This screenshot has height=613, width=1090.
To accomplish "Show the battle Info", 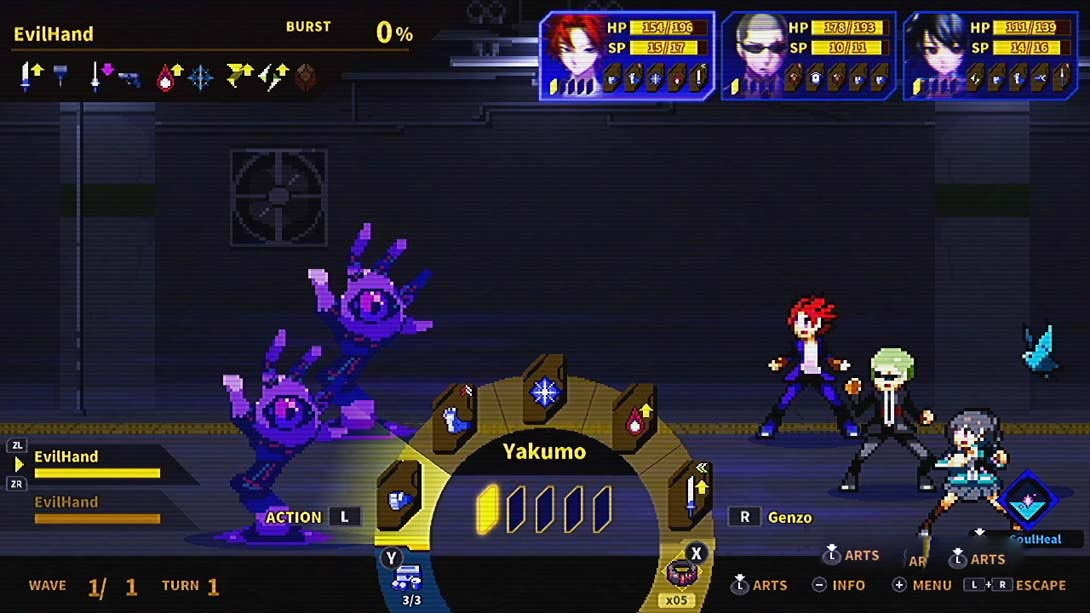I will 839,585.
